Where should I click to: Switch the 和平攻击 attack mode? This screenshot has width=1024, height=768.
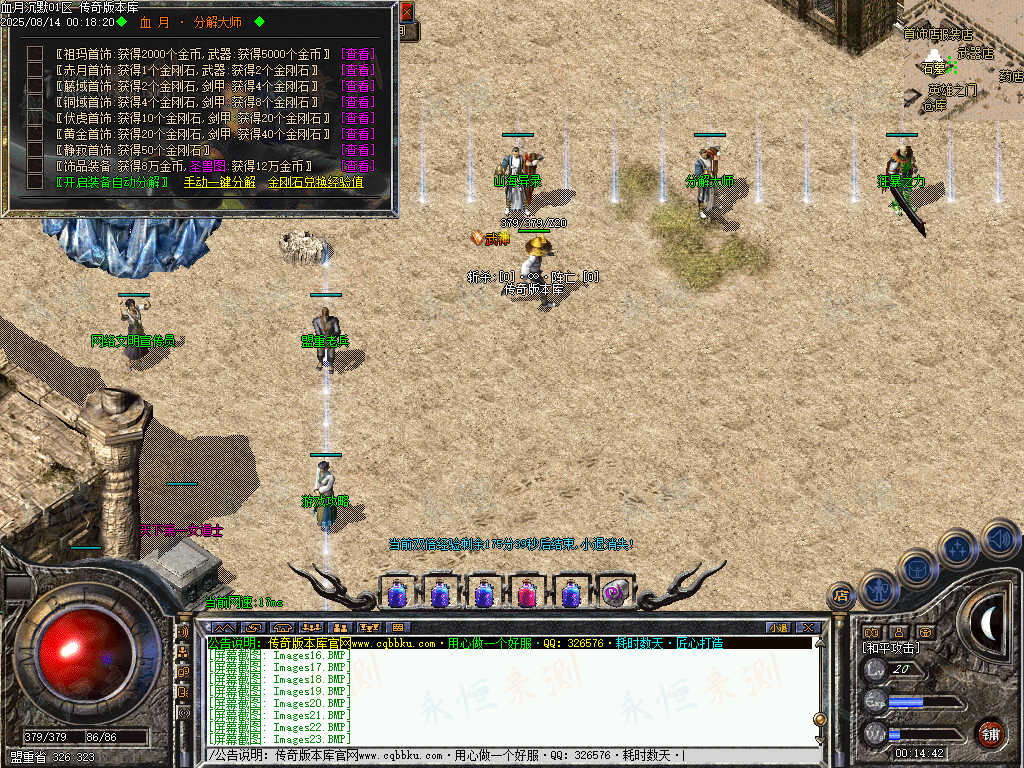[892, 648]
